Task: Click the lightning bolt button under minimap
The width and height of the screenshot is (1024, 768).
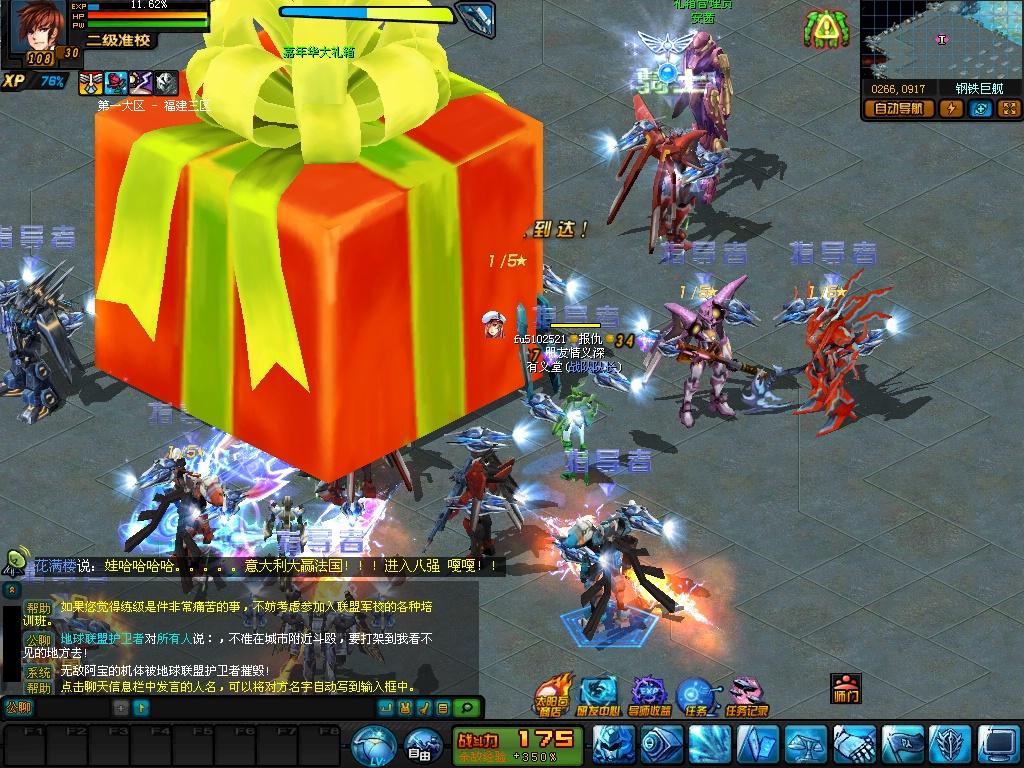Action: pyautogui.click(x=953, y=109)
